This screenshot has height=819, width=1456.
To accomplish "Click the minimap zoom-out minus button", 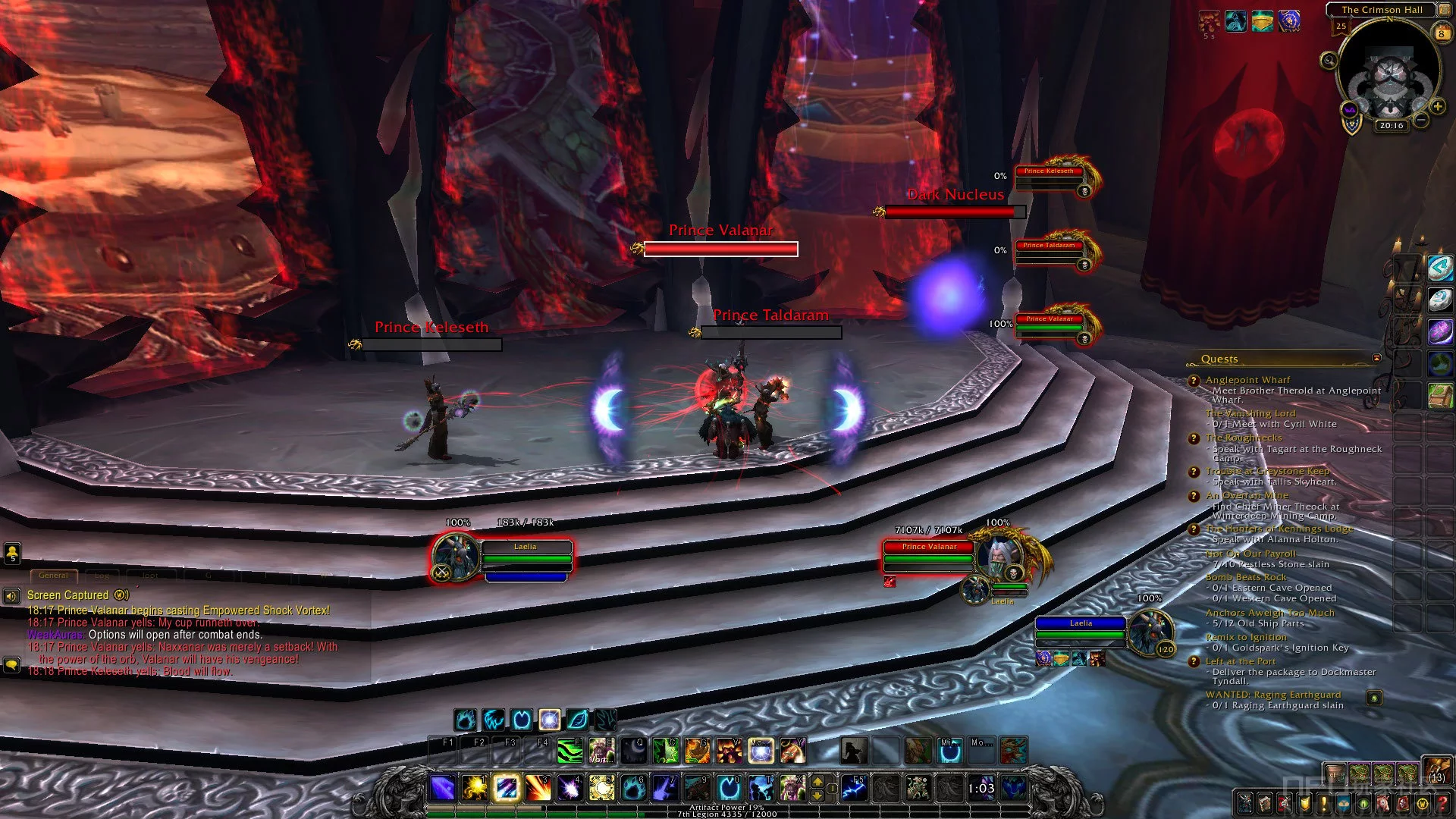I will [x=1421, y=120].
